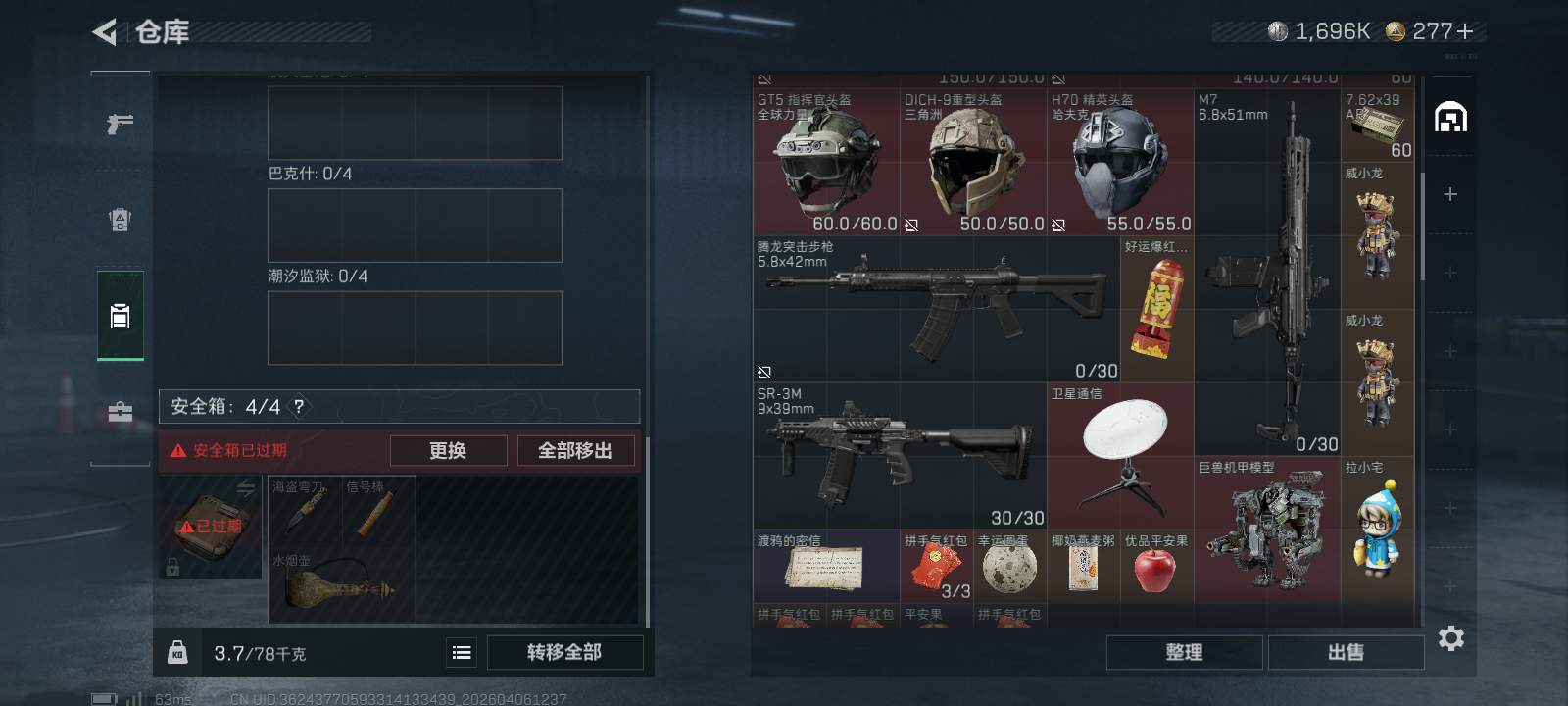Select the pistol weapons icon in the left sidebar
This screenshot has height=706, width=1568.
pos(120,122)
